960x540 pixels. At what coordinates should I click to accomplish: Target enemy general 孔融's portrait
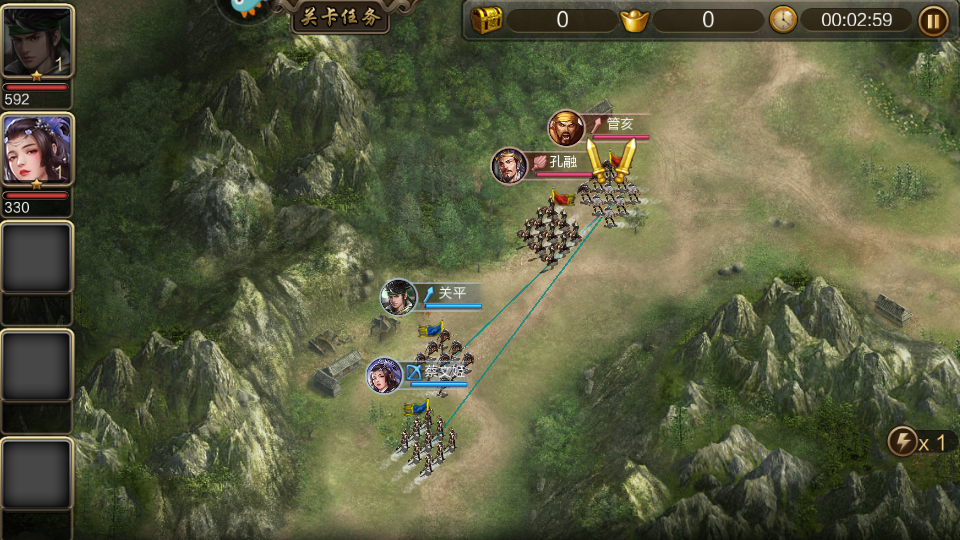pyautogui.click(x=509, y=166)
